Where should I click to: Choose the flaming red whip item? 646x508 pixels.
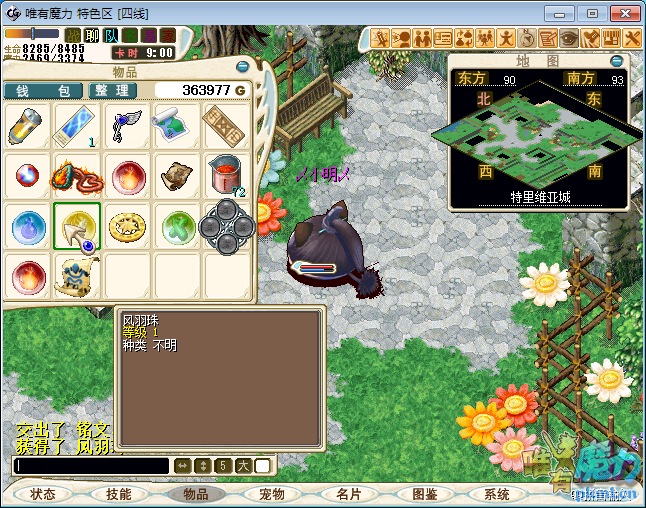77,177
